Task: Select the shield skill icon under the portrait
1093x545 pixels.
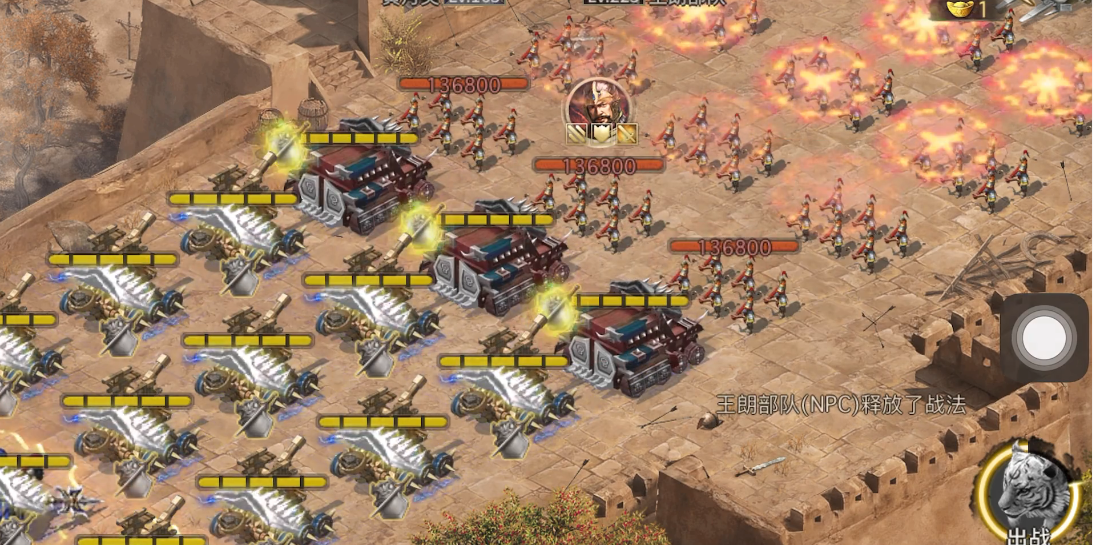Action: tap(601, 133)
